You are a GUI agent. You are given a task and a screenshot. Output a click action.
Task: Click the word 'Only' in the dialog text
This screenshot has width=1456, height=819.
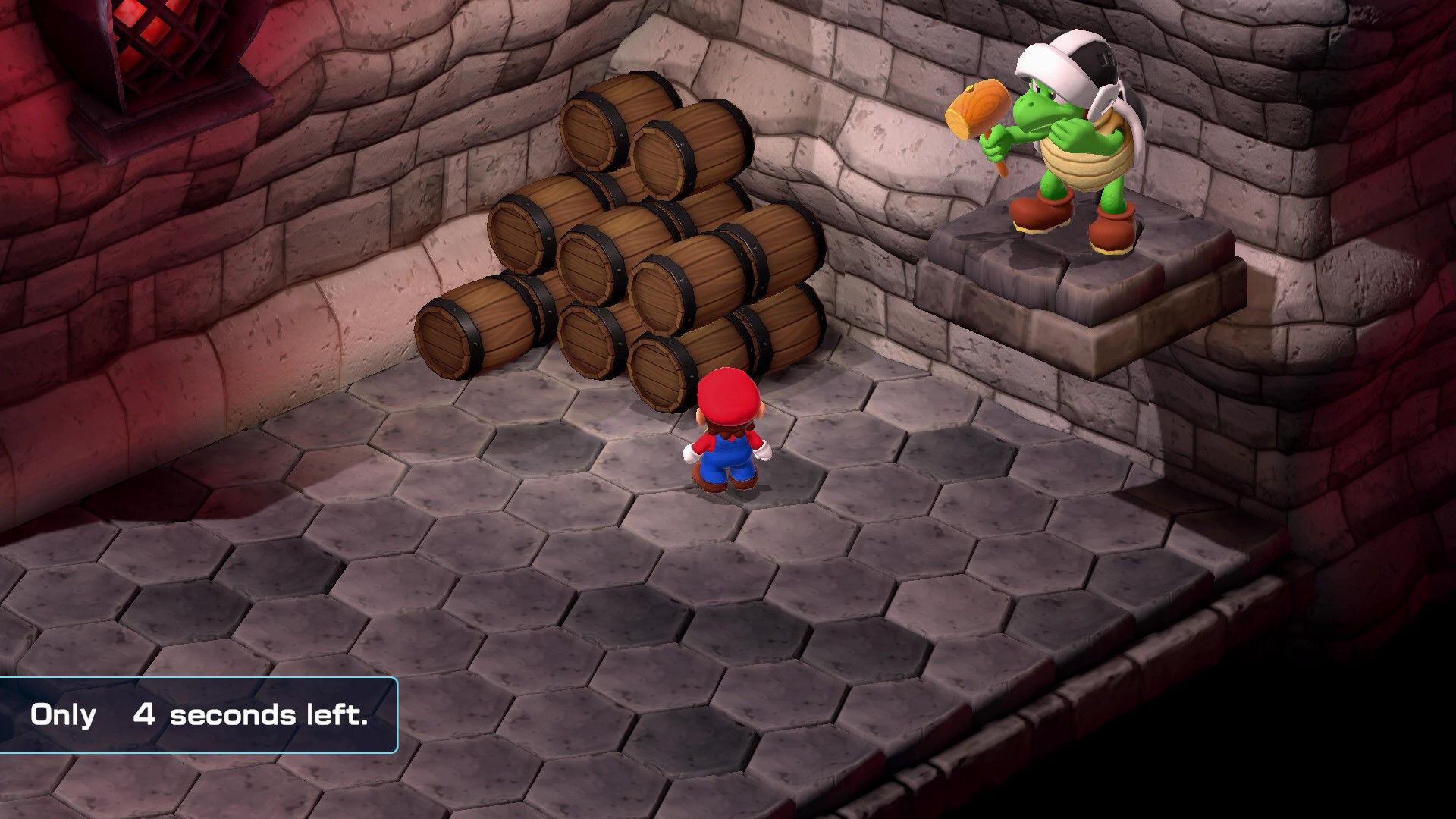coord(62,715)
